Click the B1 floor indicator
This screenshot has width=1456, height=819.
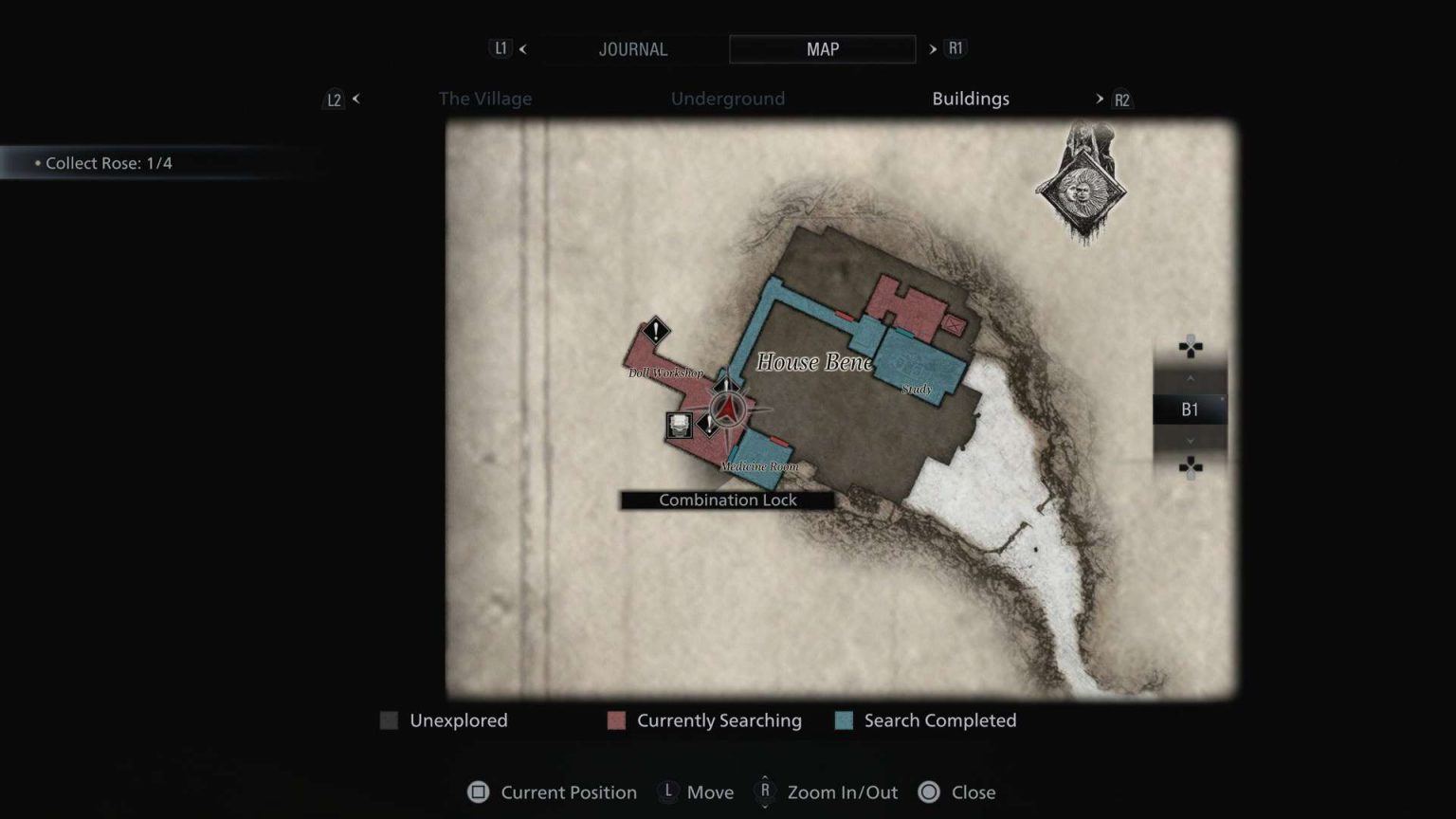pyautogui.click(x=1188, y=409)
